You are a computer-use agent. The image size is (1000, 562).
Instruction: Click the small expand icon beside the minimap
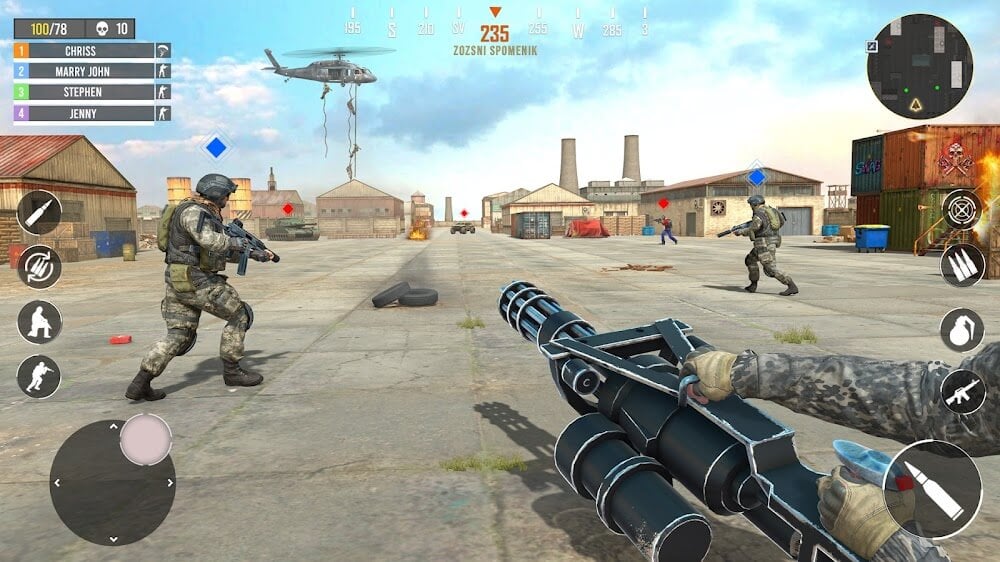(873, 46)
